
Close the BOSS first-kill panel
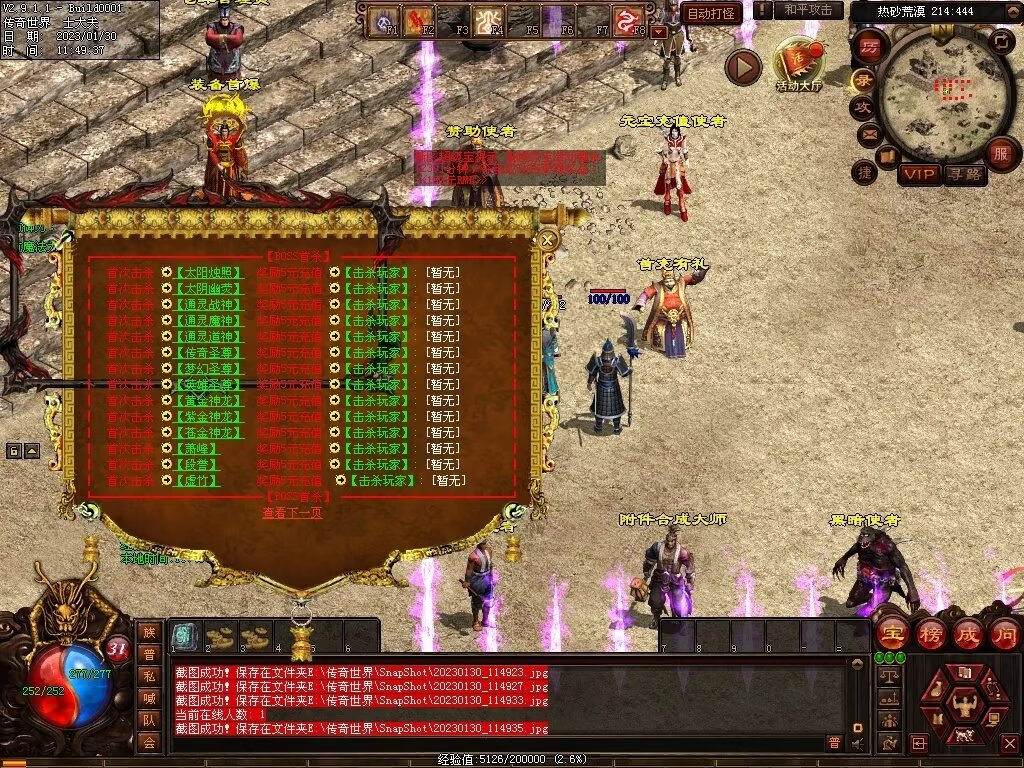click(x=547, y=240)
